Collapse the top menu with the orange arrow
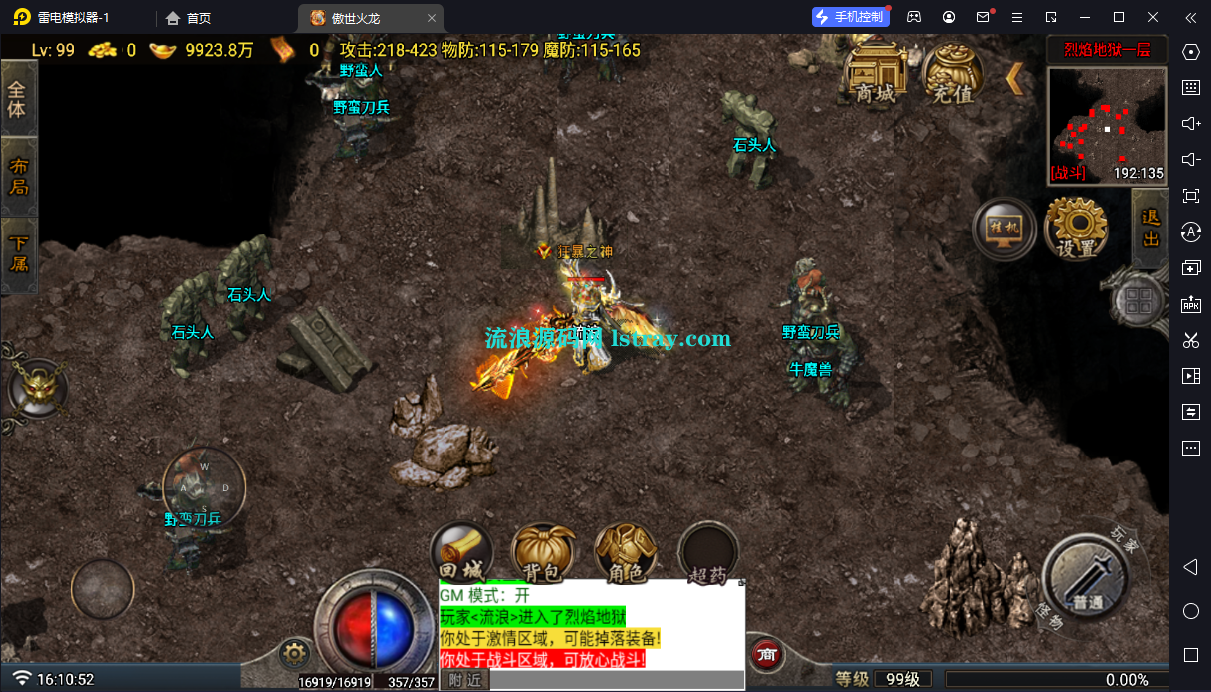This screenshot has height=692, width=1211. point(1014,78)
